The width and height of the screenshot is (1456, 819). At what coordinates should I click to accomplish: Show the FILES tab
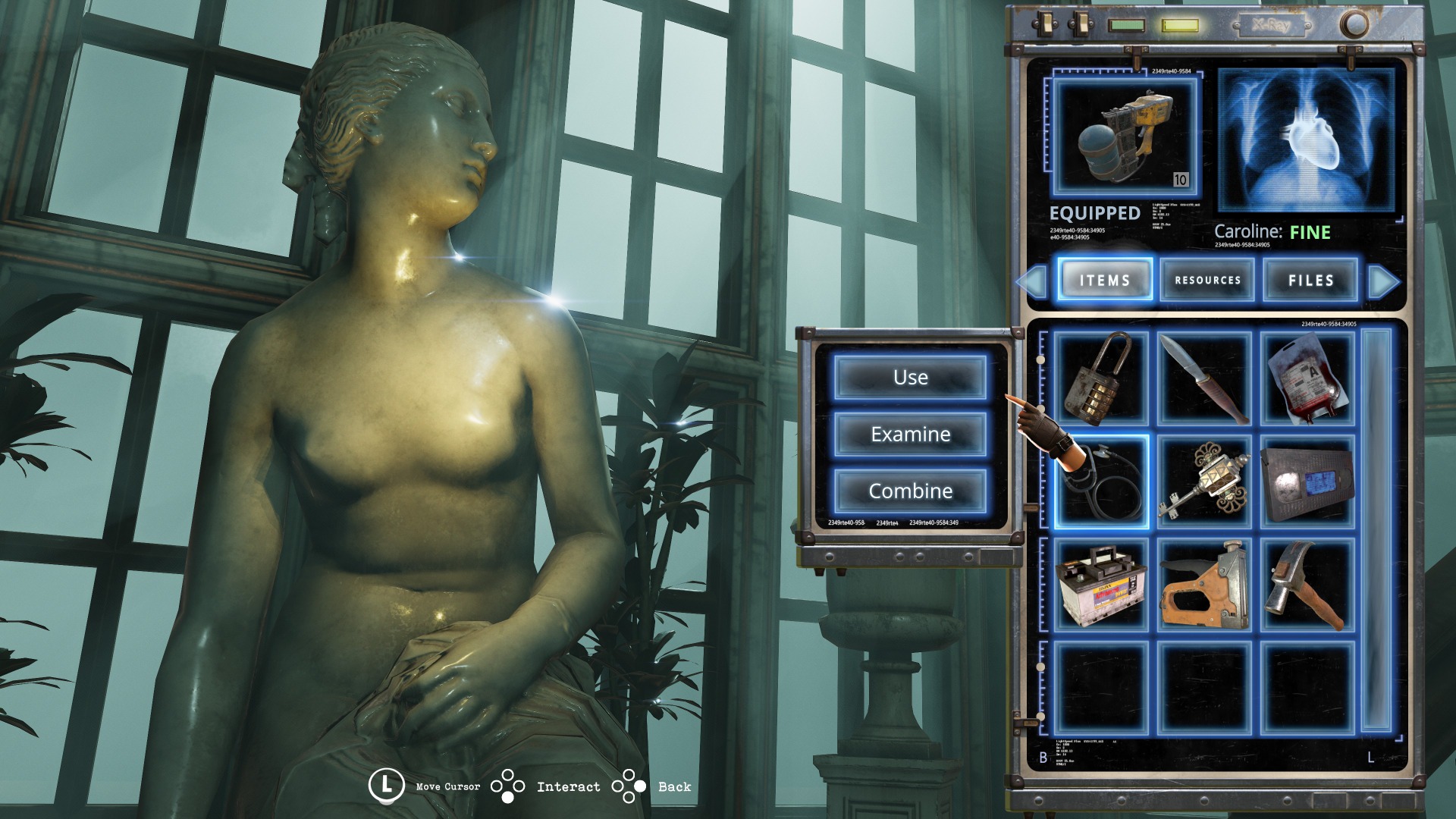pos(1310,281)
